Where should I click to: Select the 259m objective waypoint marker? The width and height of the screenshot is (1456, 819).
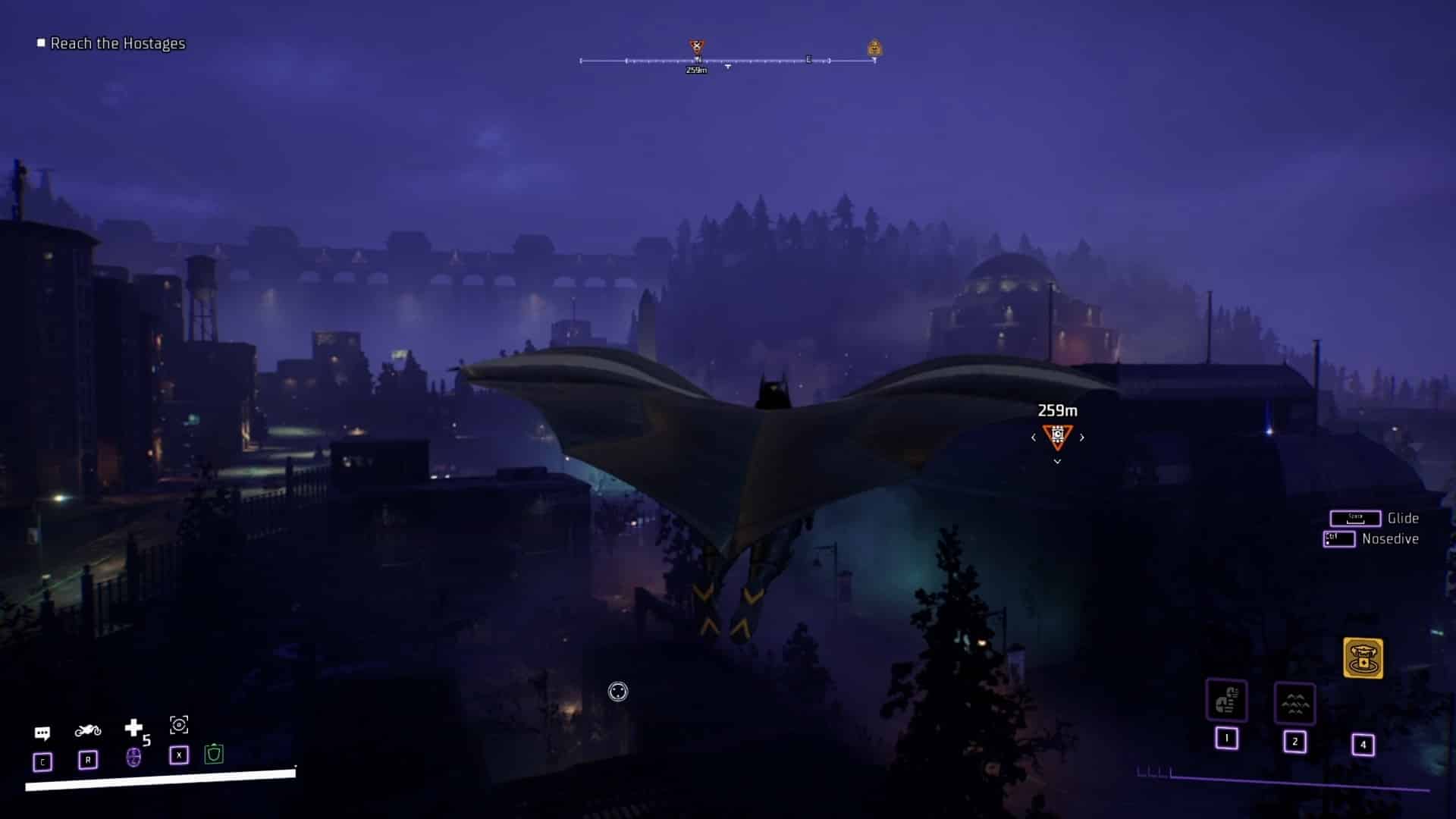coord(1057,436)
